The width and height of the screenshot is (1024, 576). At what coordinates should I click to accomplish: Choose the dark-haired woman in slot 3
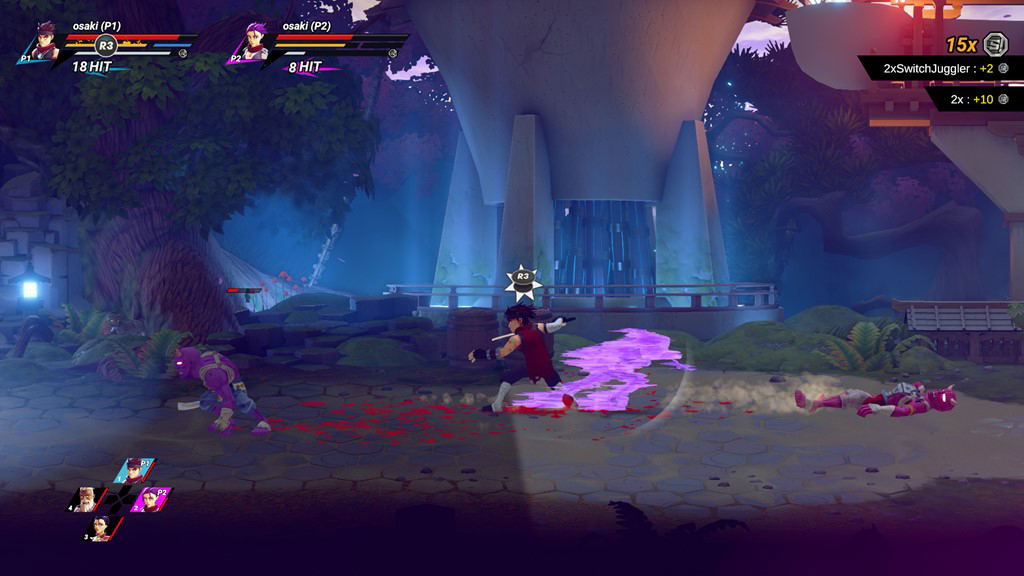(101, 527)
